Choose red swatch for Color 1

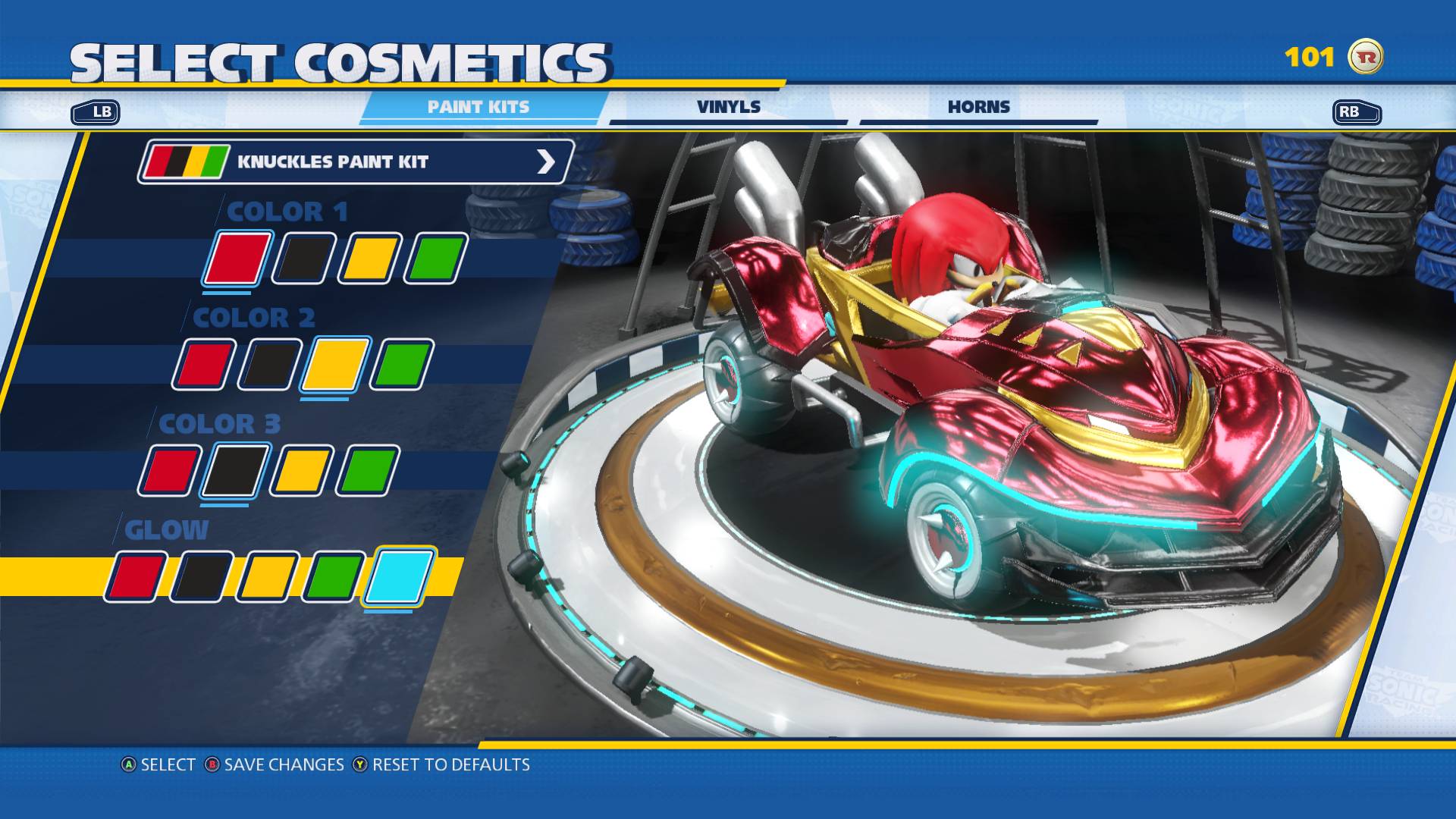click(x=237, y=259)
